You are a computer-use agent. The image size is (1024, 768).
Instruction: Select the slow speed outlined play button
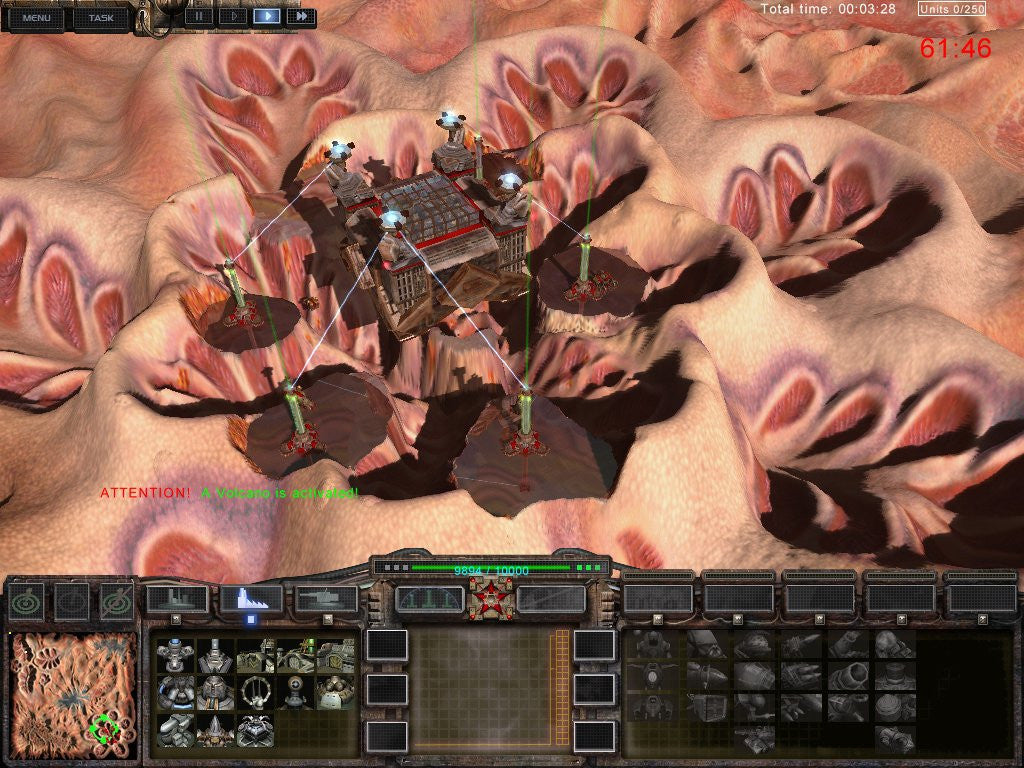click(232, 16)
